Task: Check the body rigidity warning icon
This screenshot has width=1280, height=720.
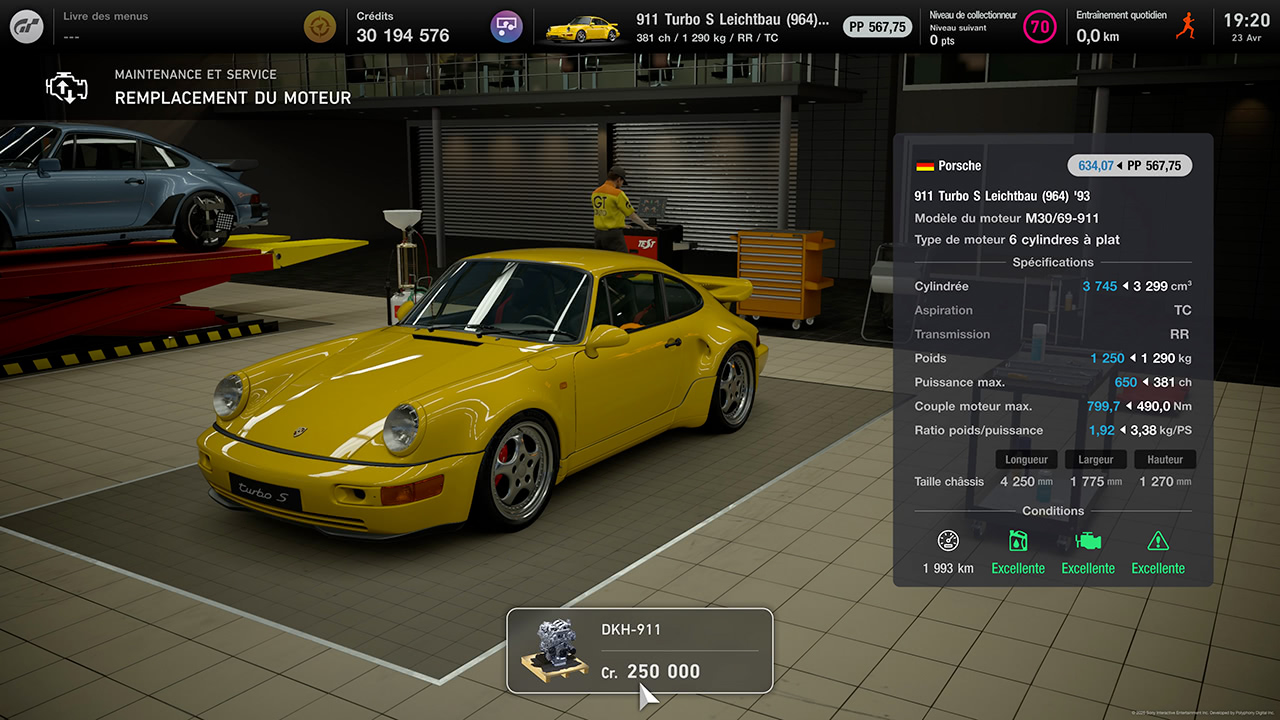Action: point(1158,541)
